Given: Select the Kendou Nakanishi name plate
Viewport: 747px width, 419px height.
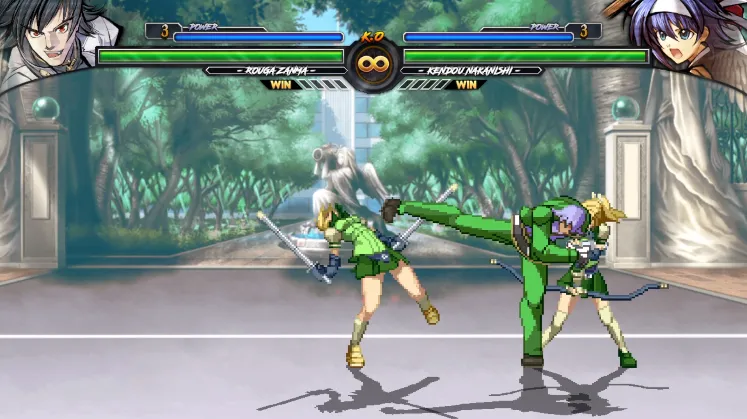Looking at the screenshot, I should [x=471, y=71].
